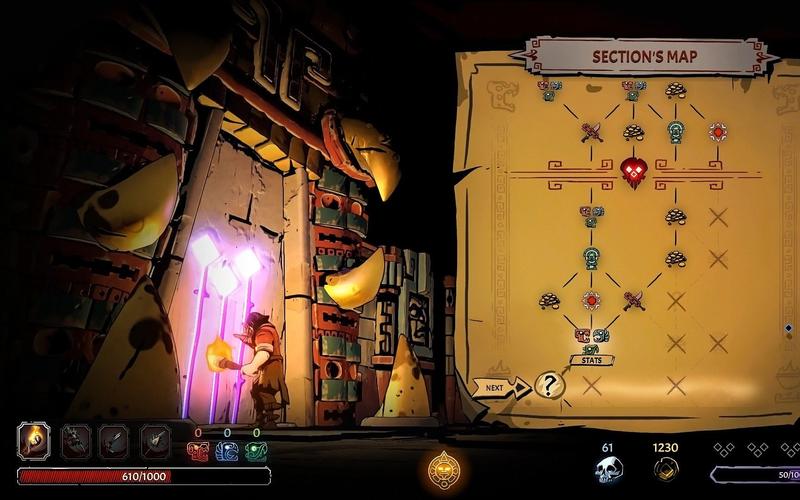Click the gold coin currency icon
The height and width of the screenshot is (500, 800).
tap(665, 468)
